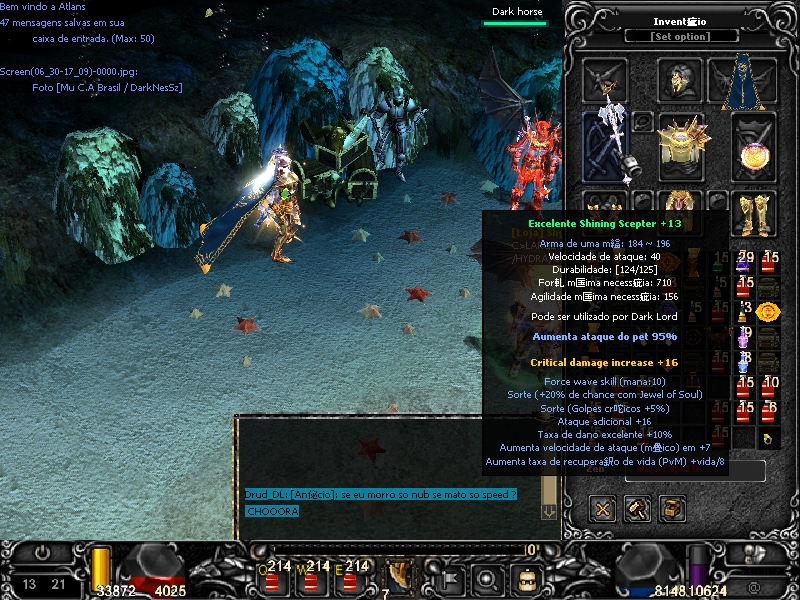Click the power button on bottom bar
Image resolution: width=800 pixels, height=600 pixels.
pyautogui.click(x=43, y=552)
